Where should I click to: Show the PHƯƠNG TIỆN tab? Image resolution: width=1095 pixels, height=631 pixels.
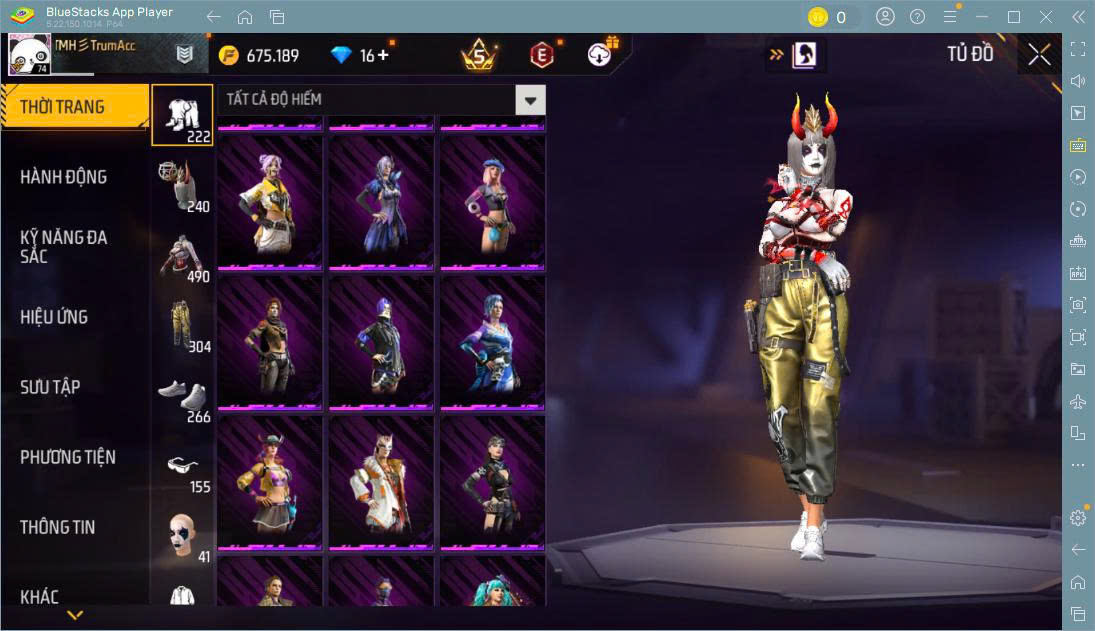click(68, 457)
